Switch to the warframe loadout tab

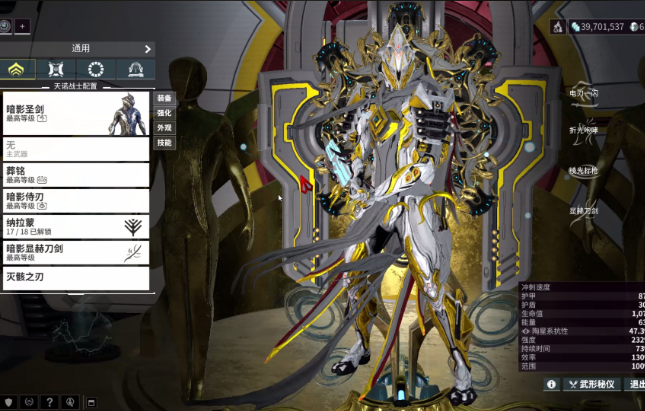pos(18,70)
